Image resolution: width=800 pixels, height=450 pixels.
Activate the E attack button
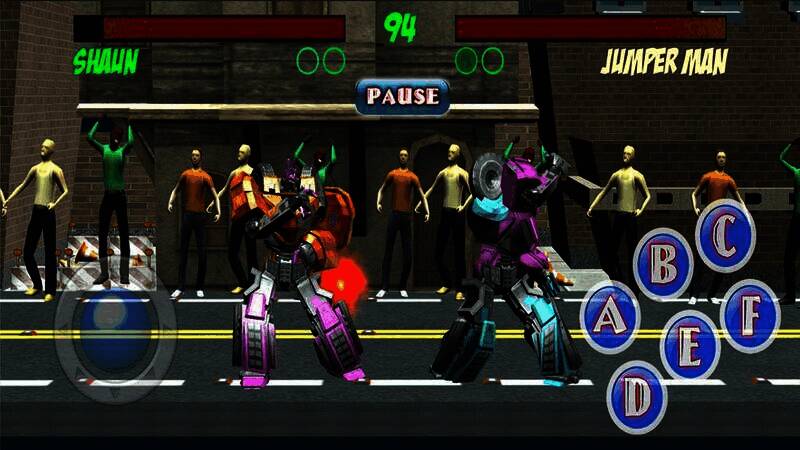coord(690,345)
